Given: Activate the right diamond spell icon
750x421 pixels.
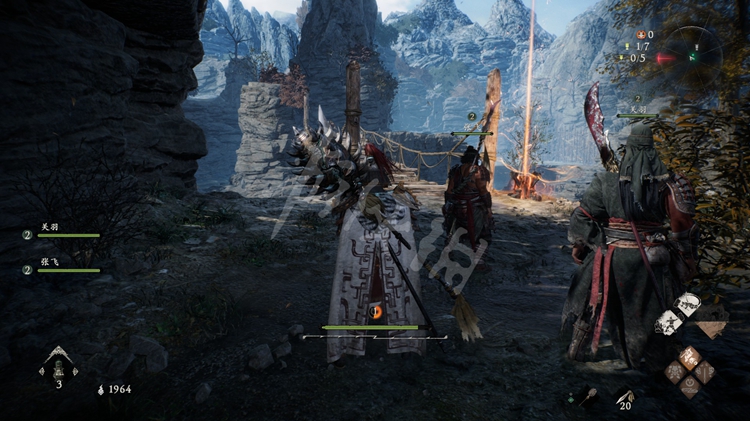Looking at the screenshot, I should pyautogui.click(x=704, y=371).
